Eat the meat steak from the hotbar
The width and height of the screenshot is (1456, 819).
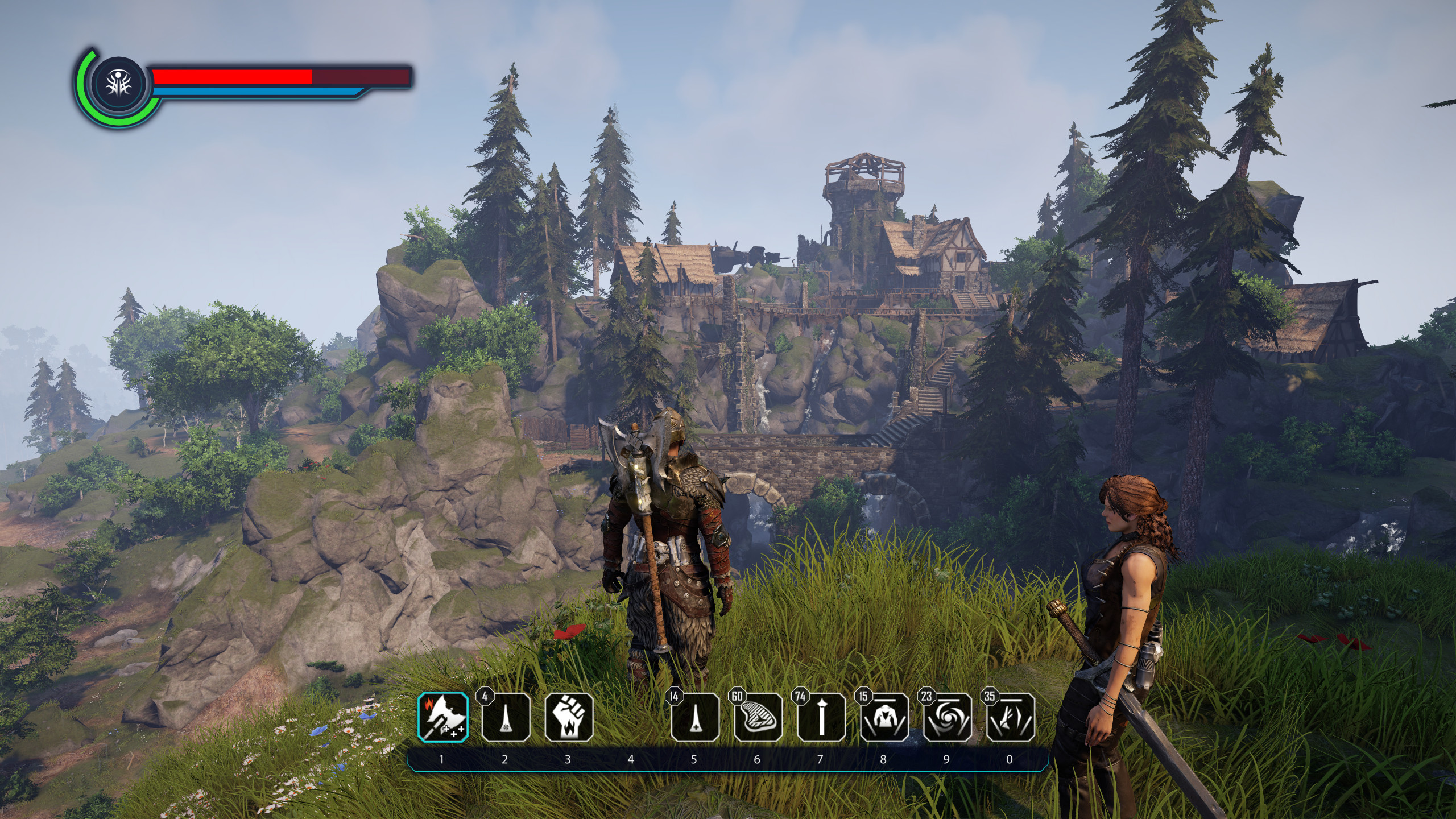tap(758, 717)
